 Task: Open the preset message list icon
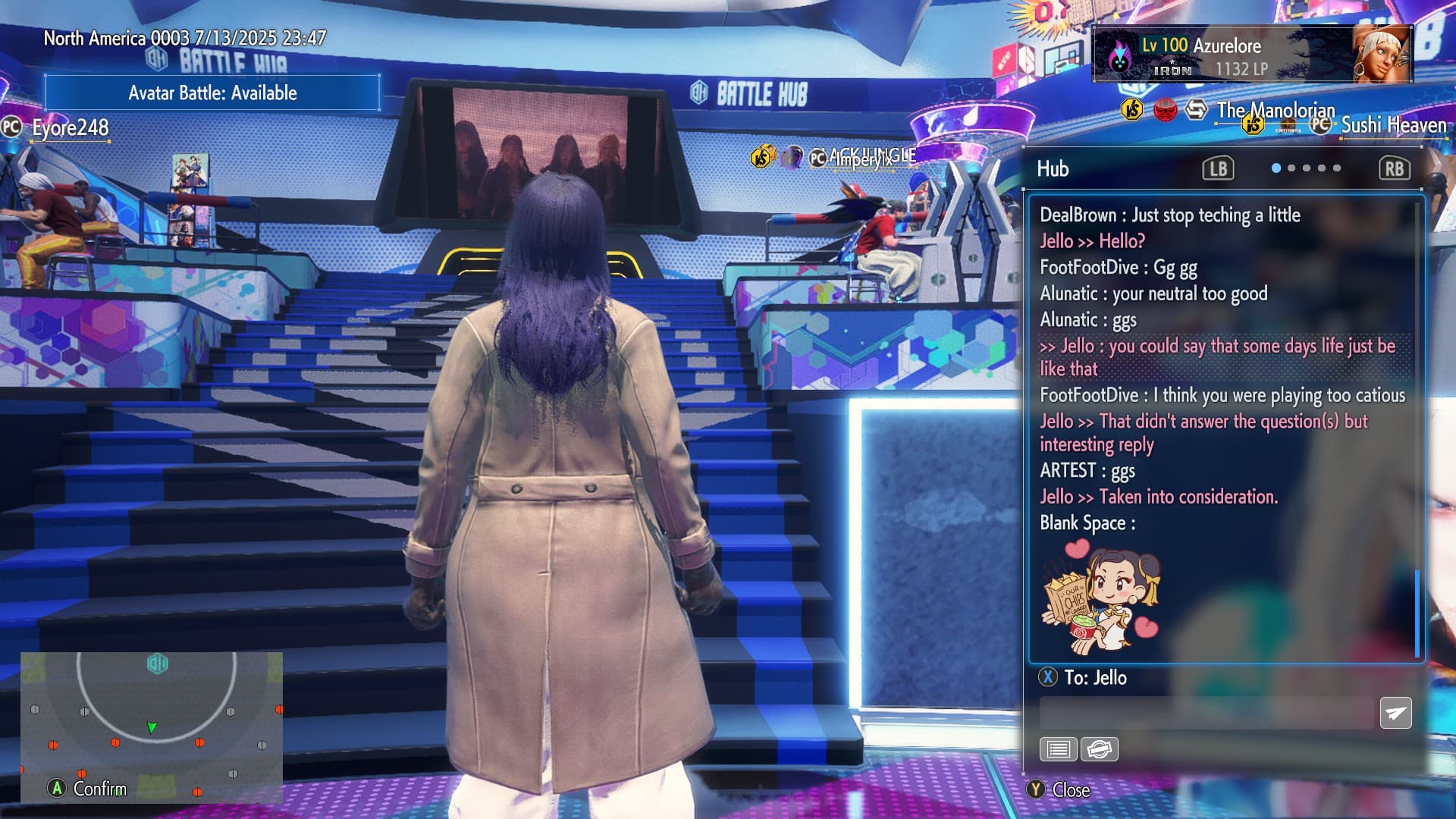(1058, 749)
